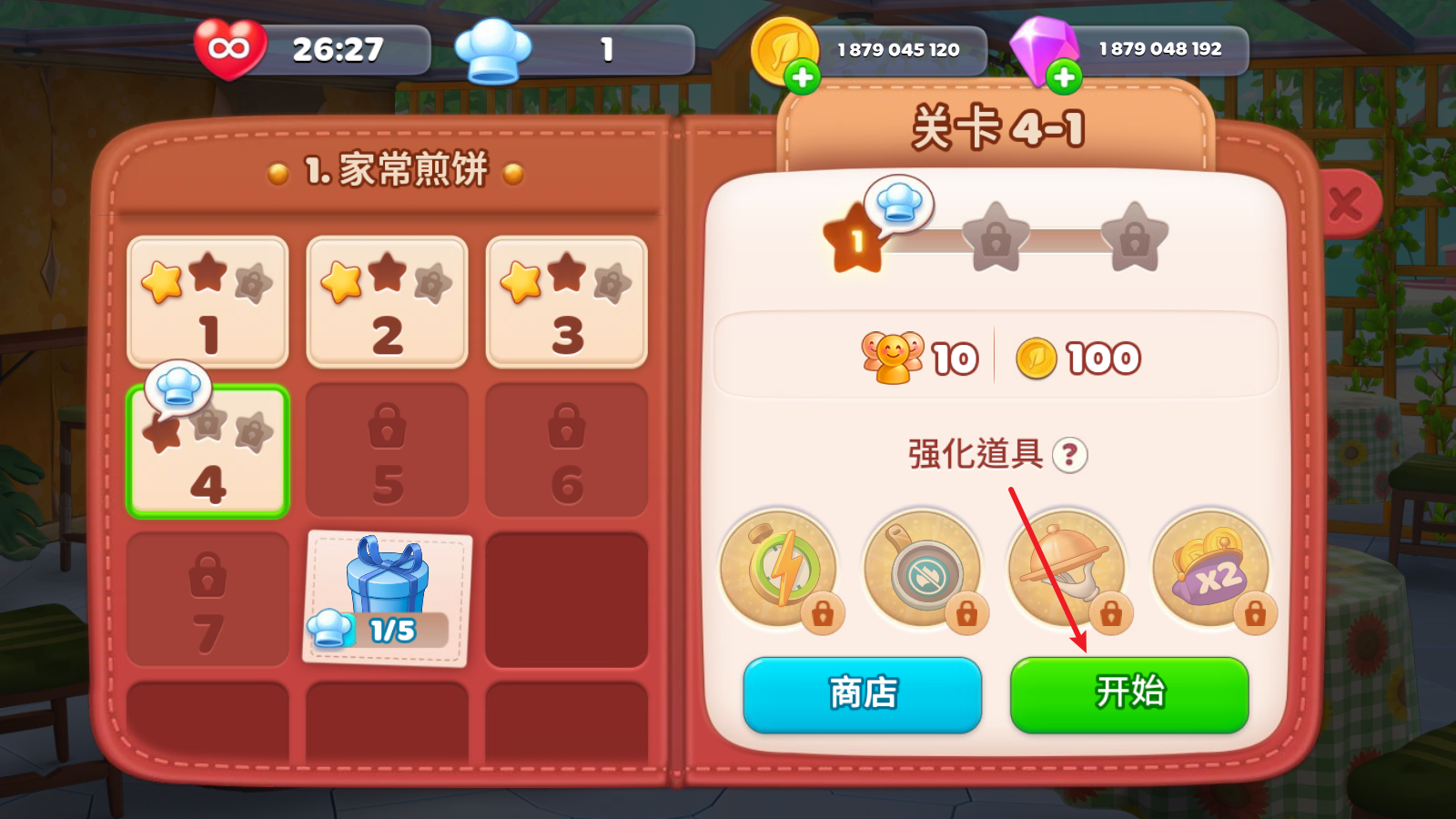This screenshot has height=819, width=1456.
Task: Select the locked frying pan booster
Action: (925, 566)
